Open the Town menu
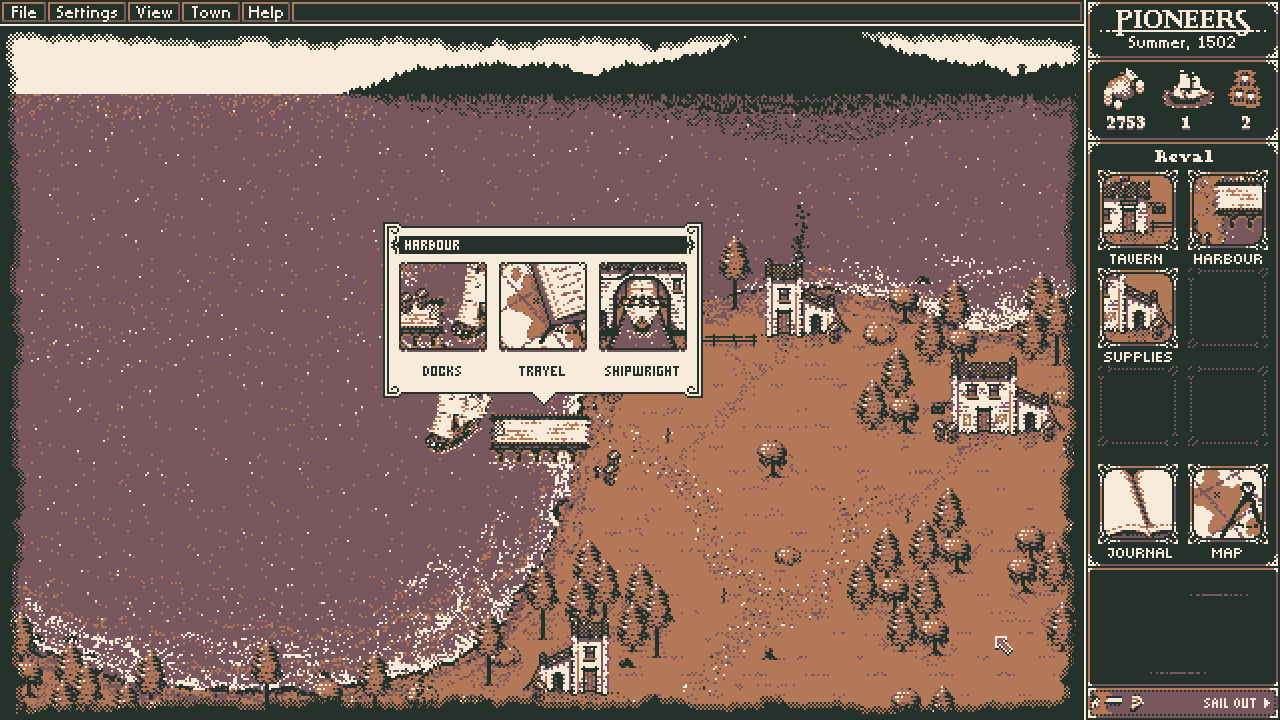The height and width of the screenshot is (720, 1280). coord(210,13)
